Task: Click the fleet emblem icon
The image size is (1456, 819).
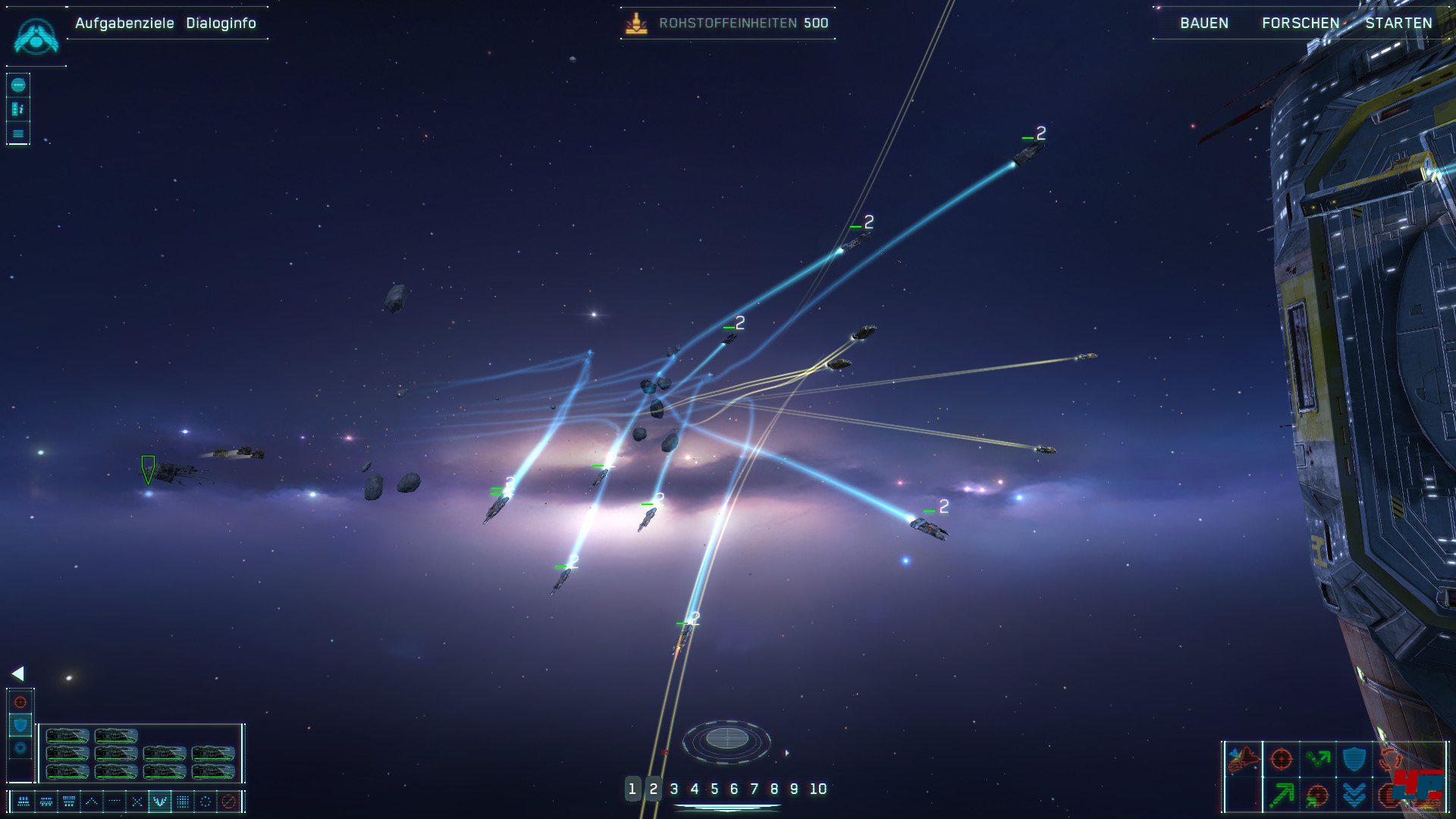Action: (x=36, y=36)
